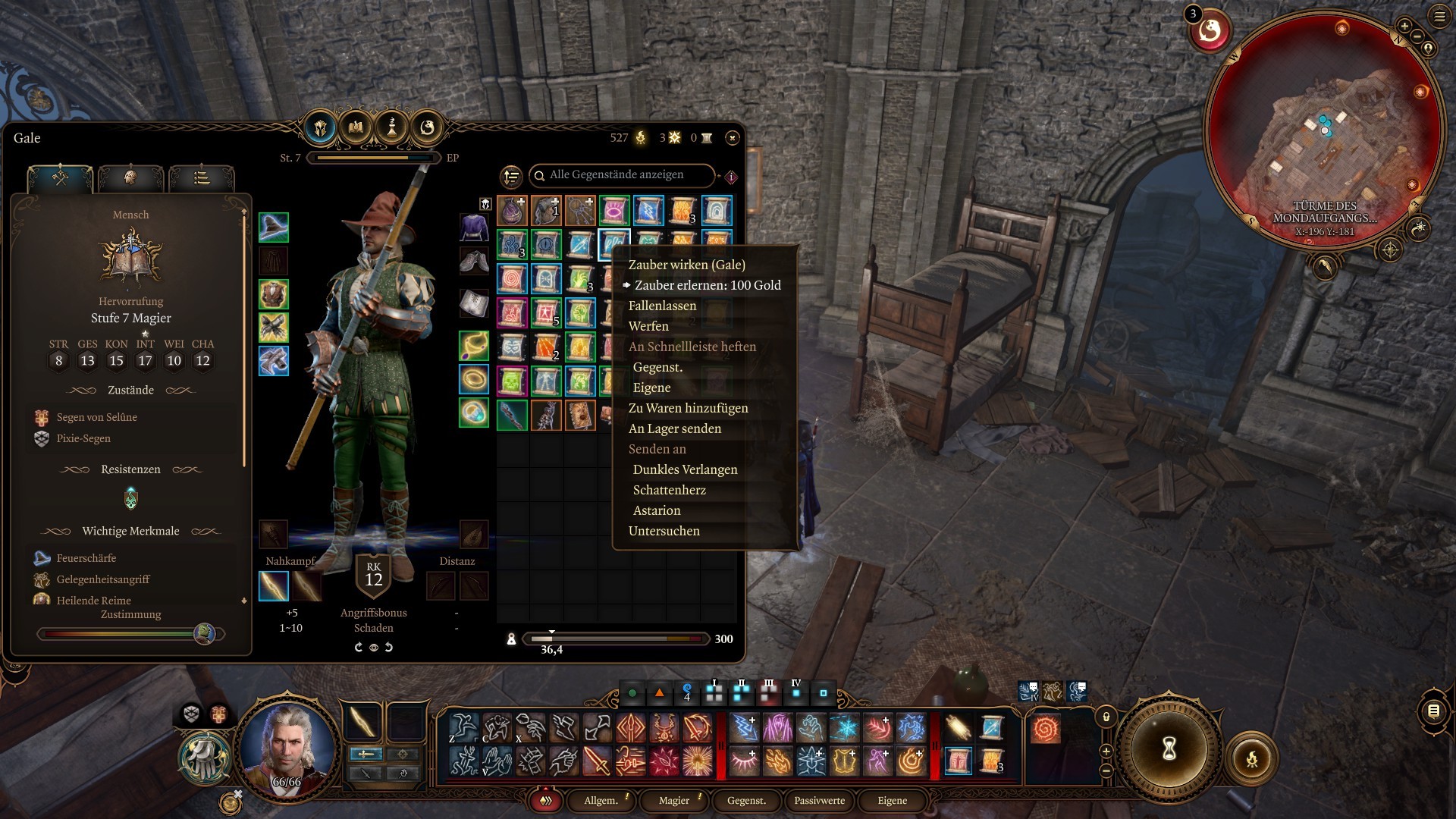Send item to Schattenherz

pos(669,490)
